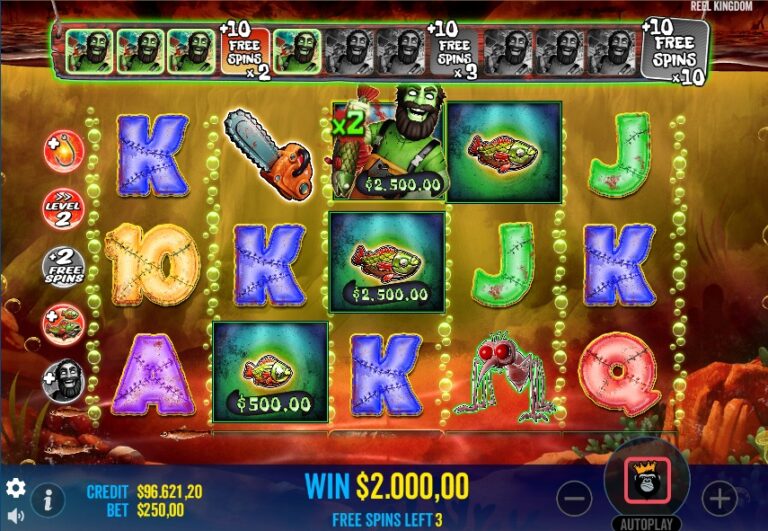Open the settings gear menu

pos(16,488)
